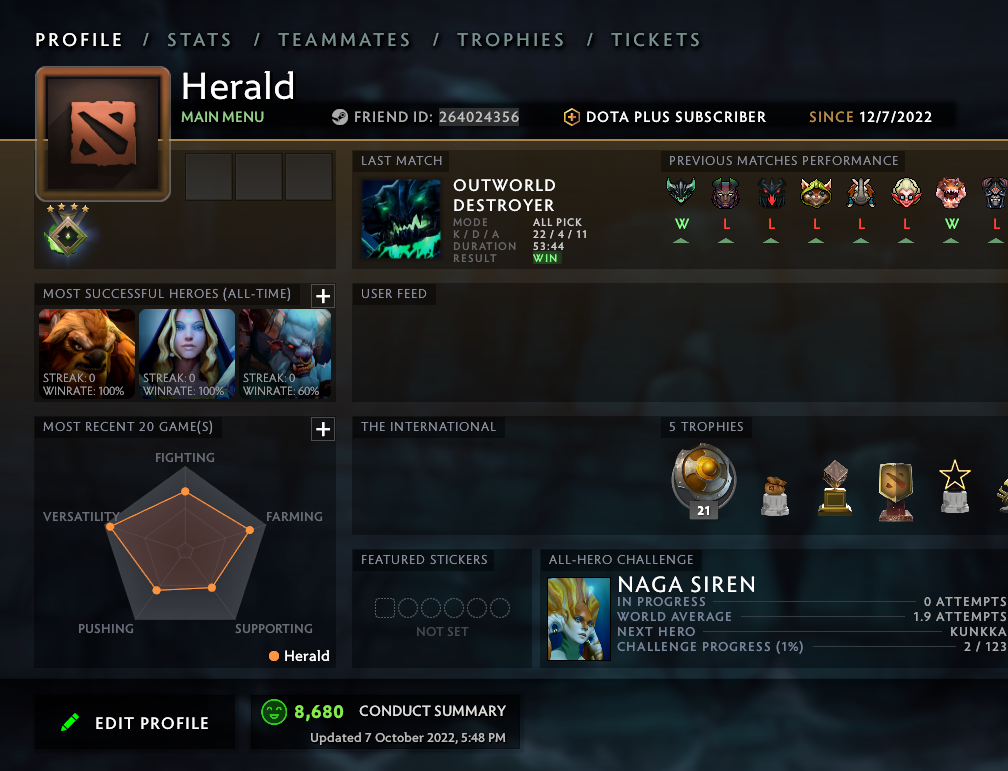Select the gold star trophy
1008x771 pixels.
click(x=954, y=486)
